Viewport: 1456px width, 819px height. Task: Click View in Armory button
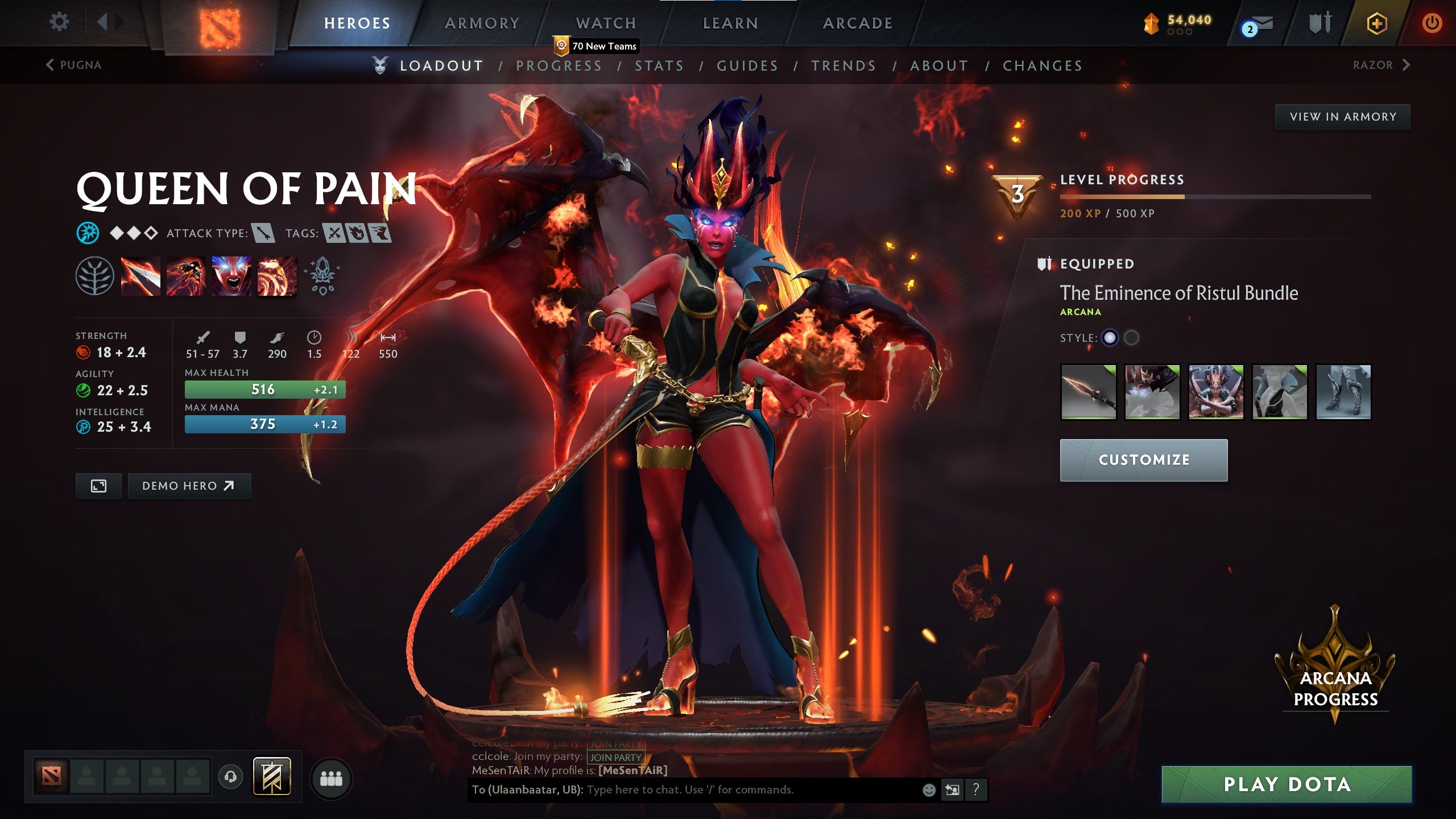click(1342, 117)
